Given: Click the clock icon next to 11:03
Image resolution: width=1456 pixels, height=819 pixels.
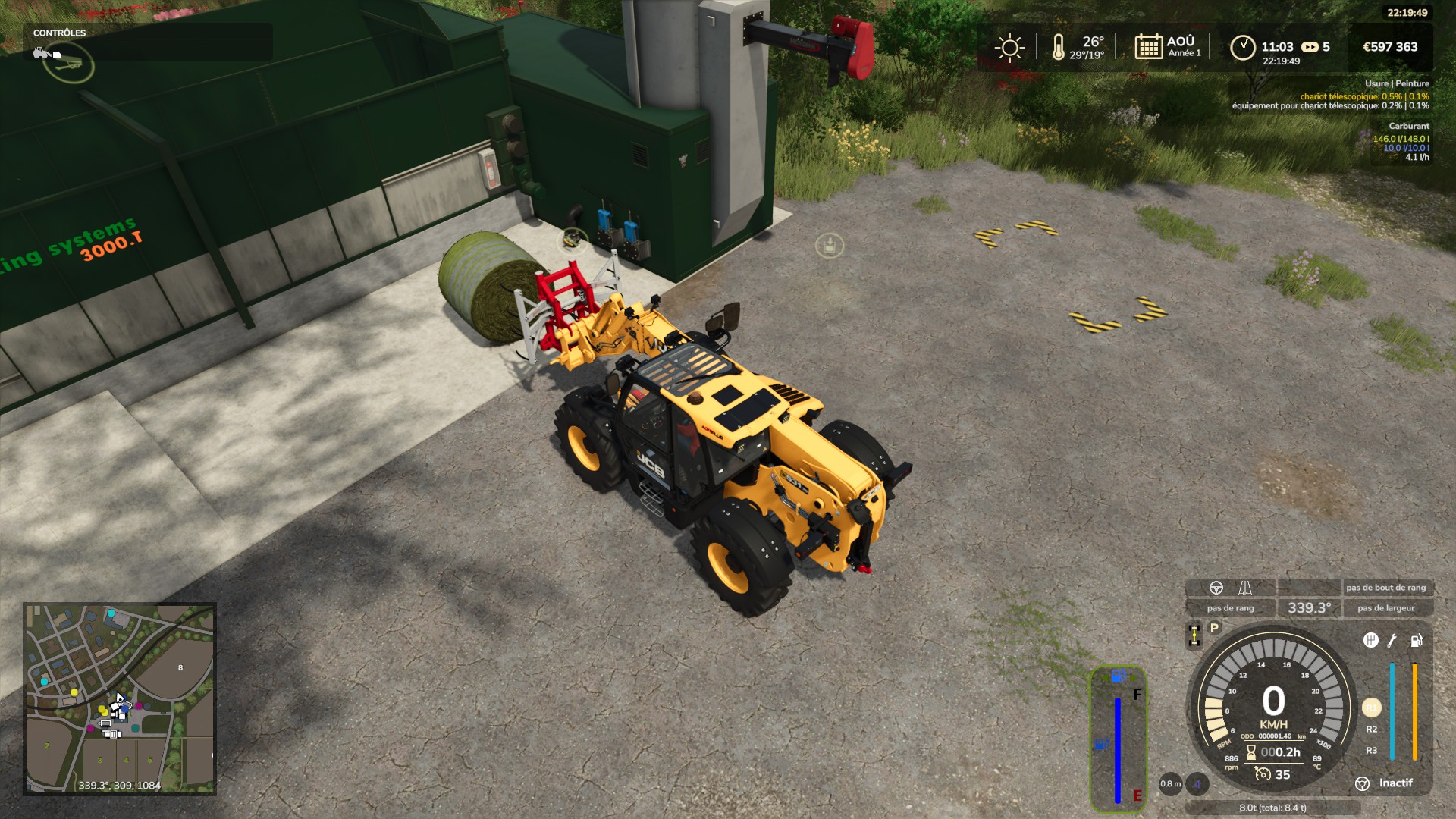Looking at the screenshot, I should coord(1242,48).
